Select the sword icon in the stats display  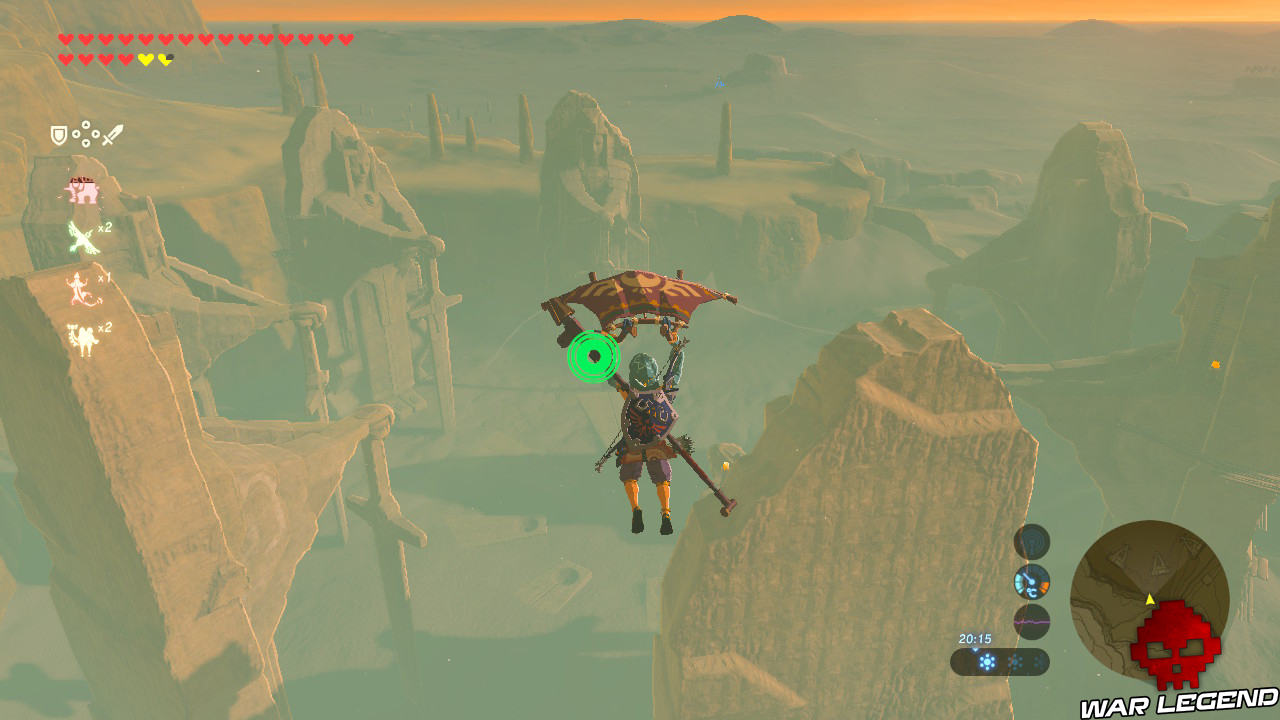pyautogui.click(x=113, y=136)
